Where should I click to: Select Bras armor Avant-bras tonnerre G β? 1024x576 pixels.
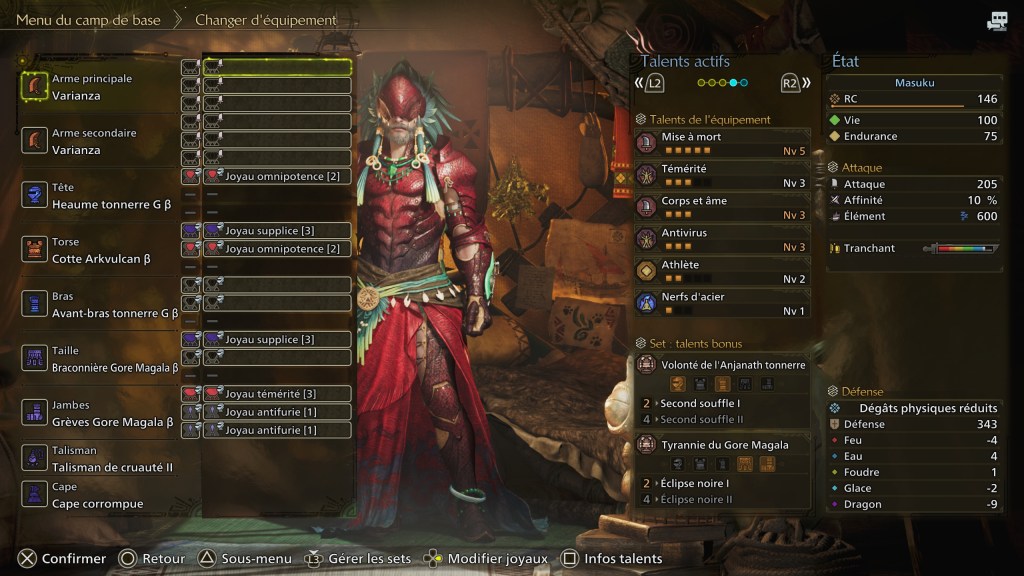pyautogui.click(x=100, y=304)
